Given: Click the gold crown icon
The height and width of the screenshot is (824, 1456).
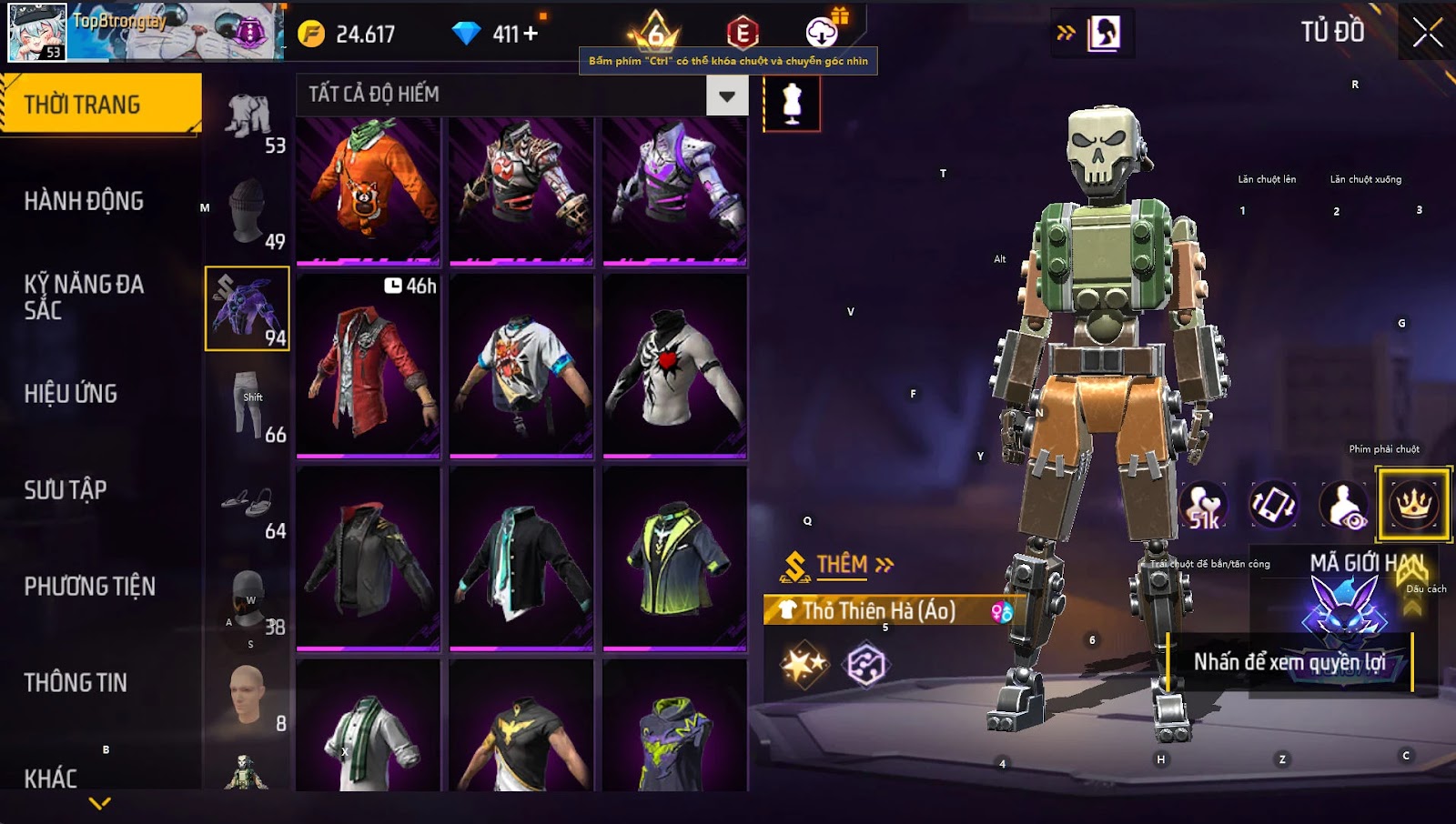Looking at the screenshot, I should 1413,504.
